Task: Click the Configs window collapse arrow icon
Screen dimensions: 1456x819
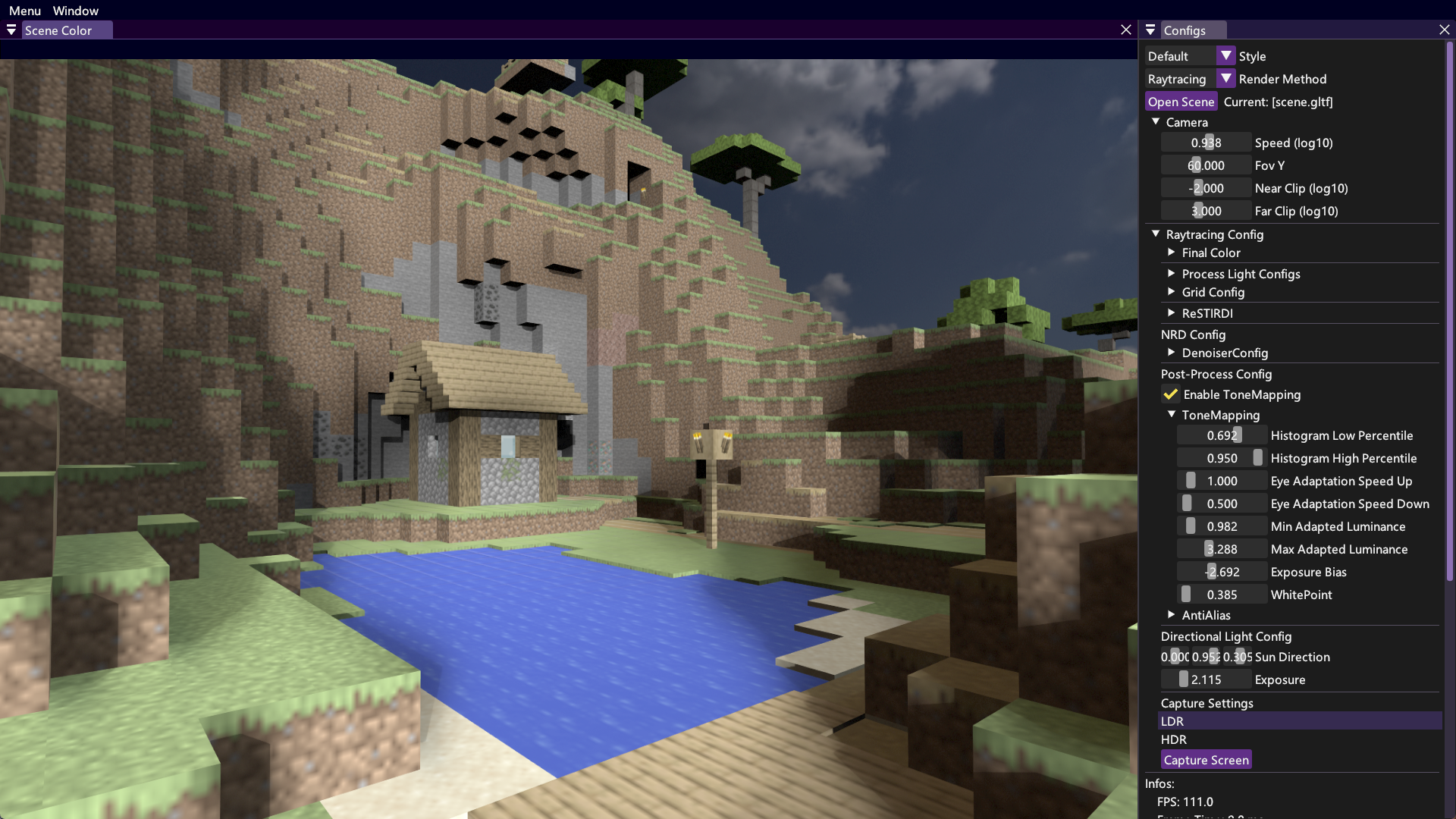Action: (1150, 30)
